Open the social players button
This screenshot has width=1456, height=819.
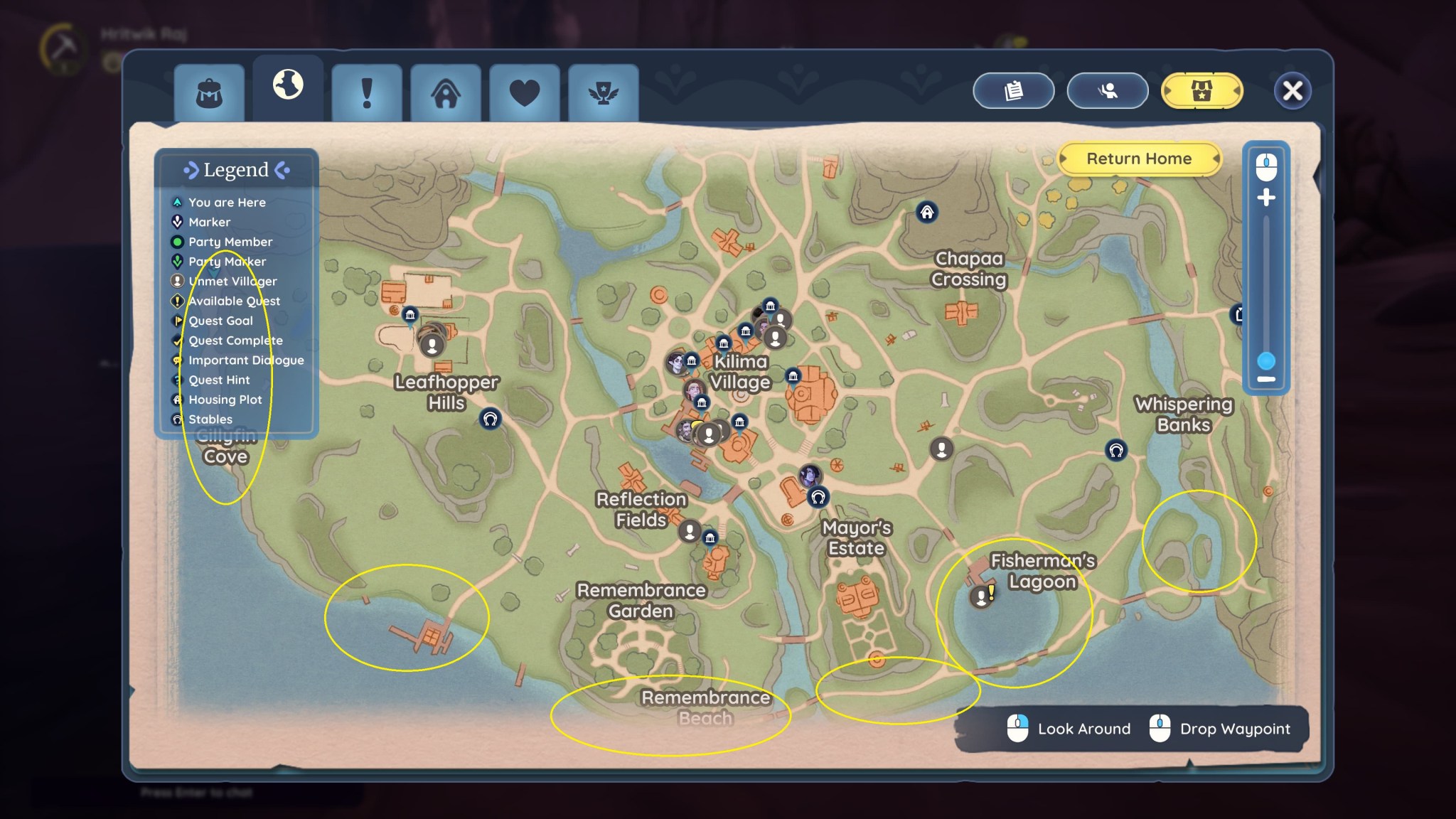(1107, 91)
